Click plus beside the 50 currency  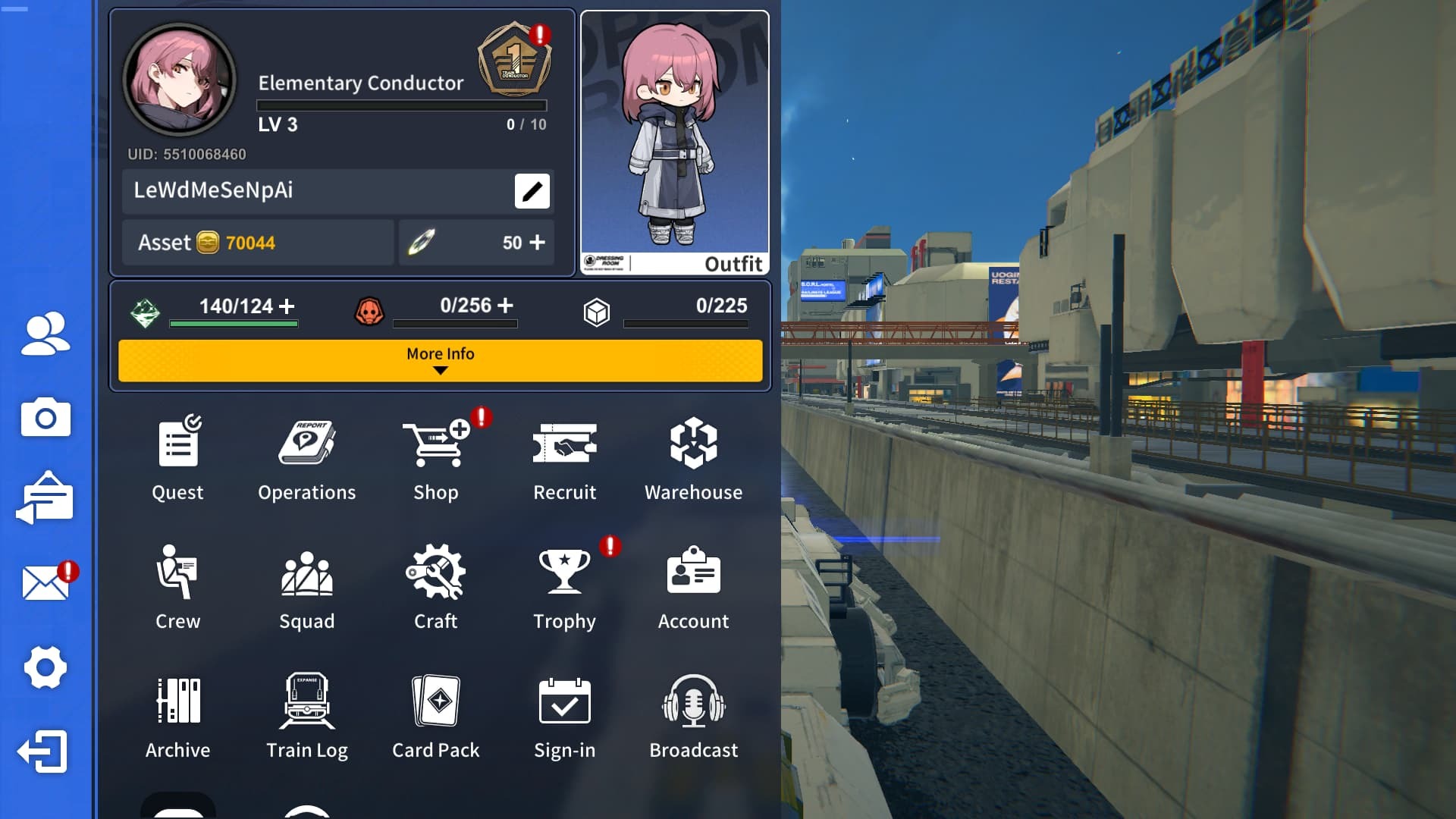pyautogui.click(x=538, y=243)
